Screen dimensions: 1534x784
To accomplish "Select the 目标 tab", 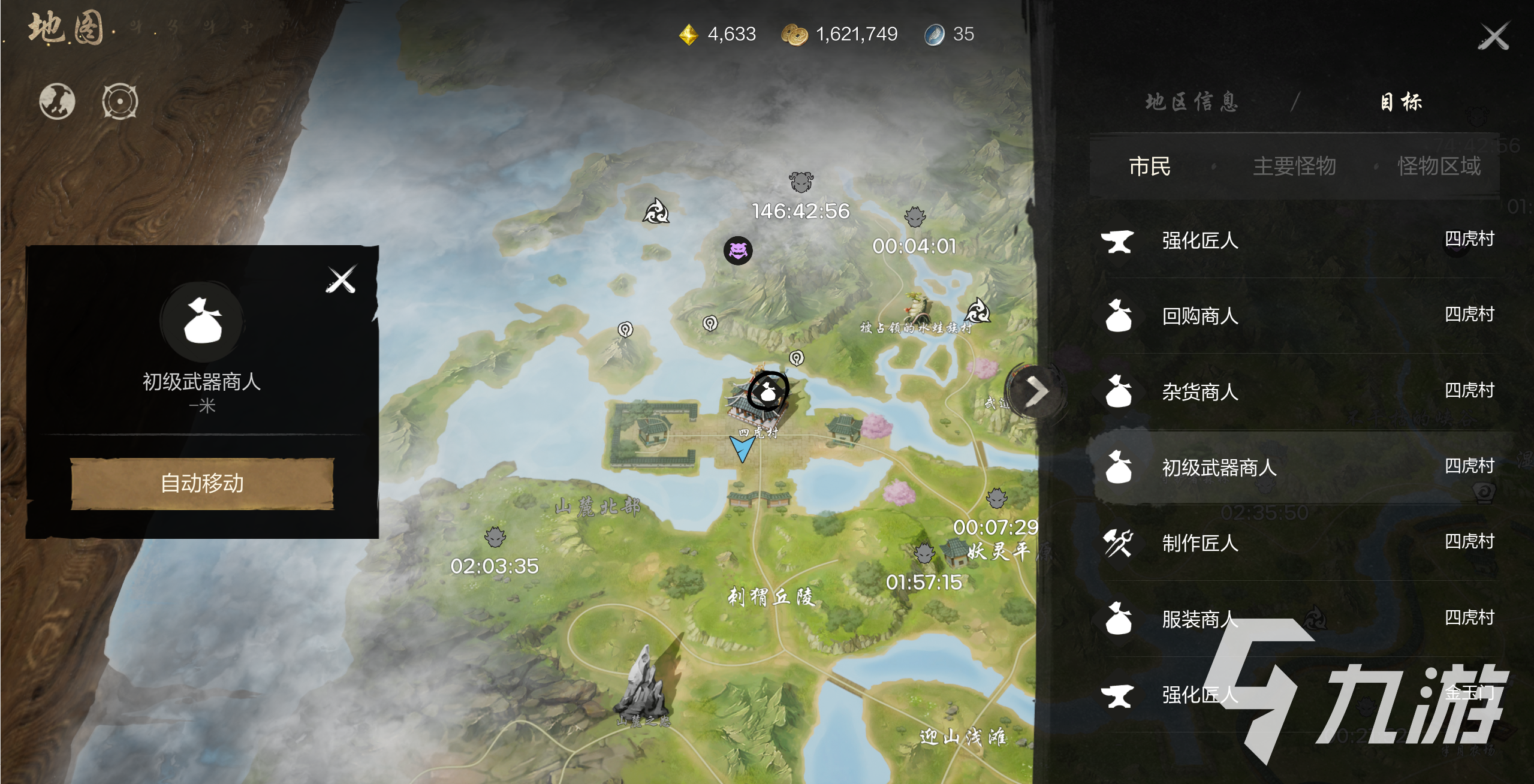I will (x=1401, y=102).
